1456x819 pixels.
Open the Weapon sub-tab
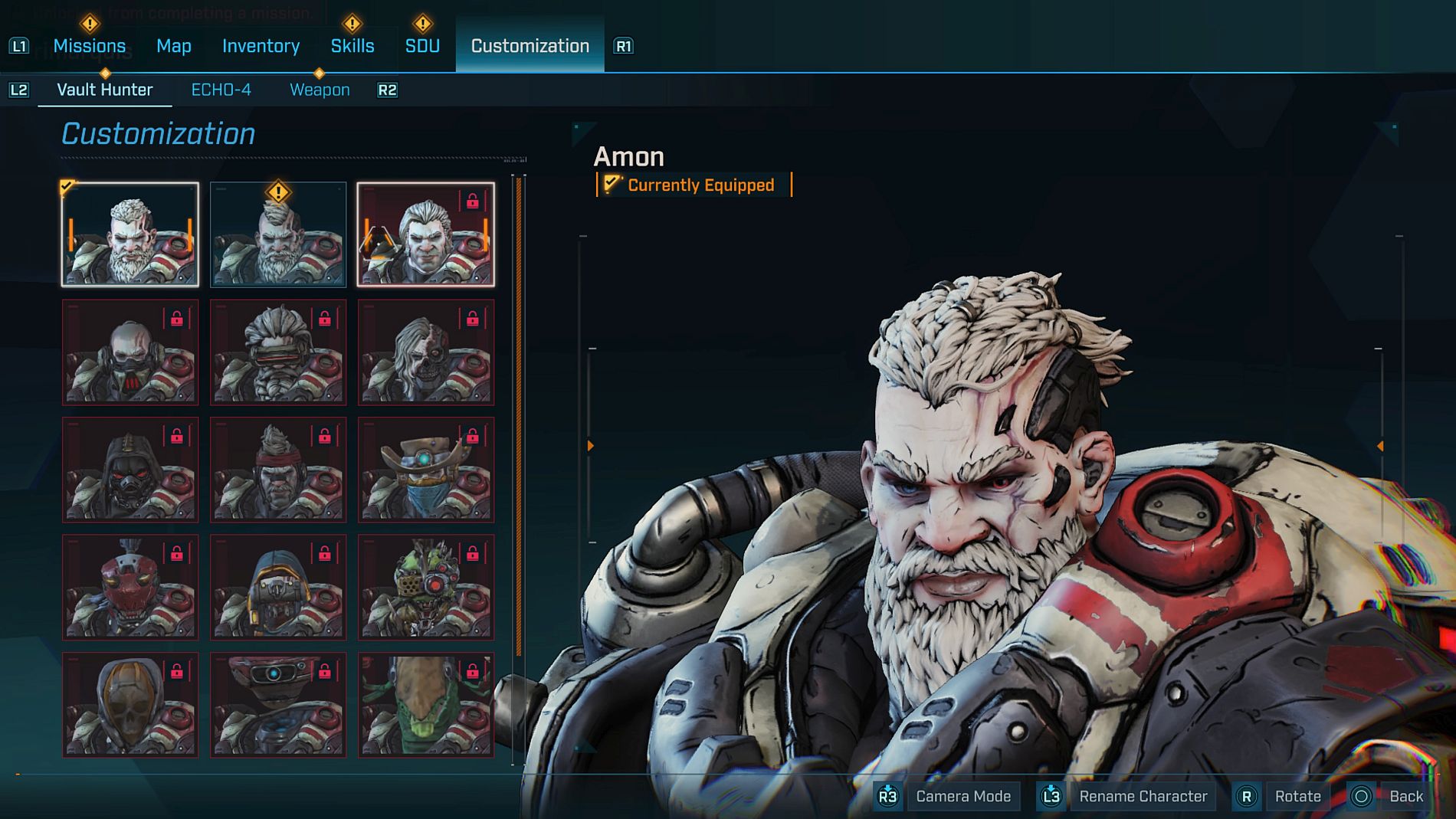320,90
